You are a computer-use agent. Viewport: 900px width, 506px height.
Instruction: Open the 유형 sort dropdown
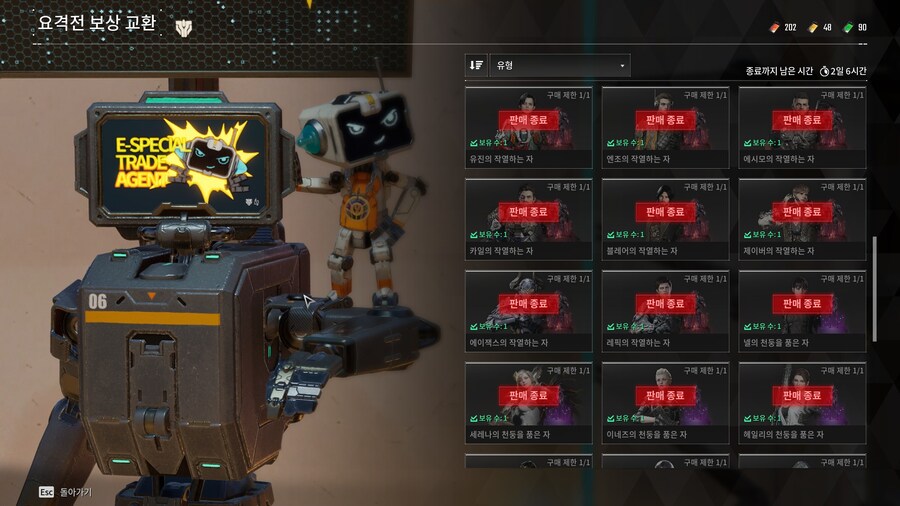click(x=560, y=65)
